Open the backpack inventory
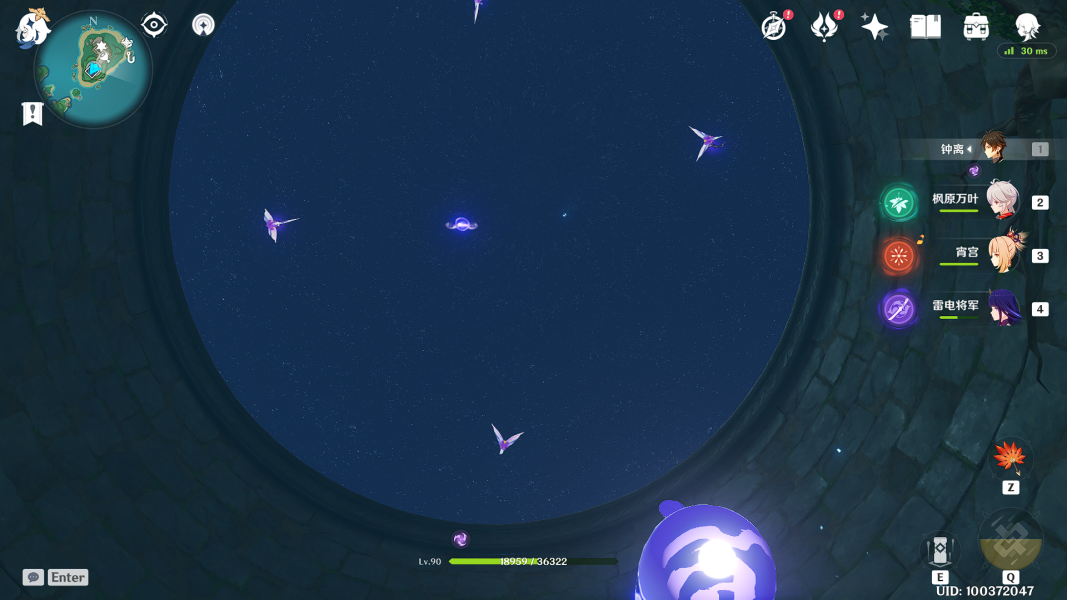The image size is (1067, 600). [977, 27]
